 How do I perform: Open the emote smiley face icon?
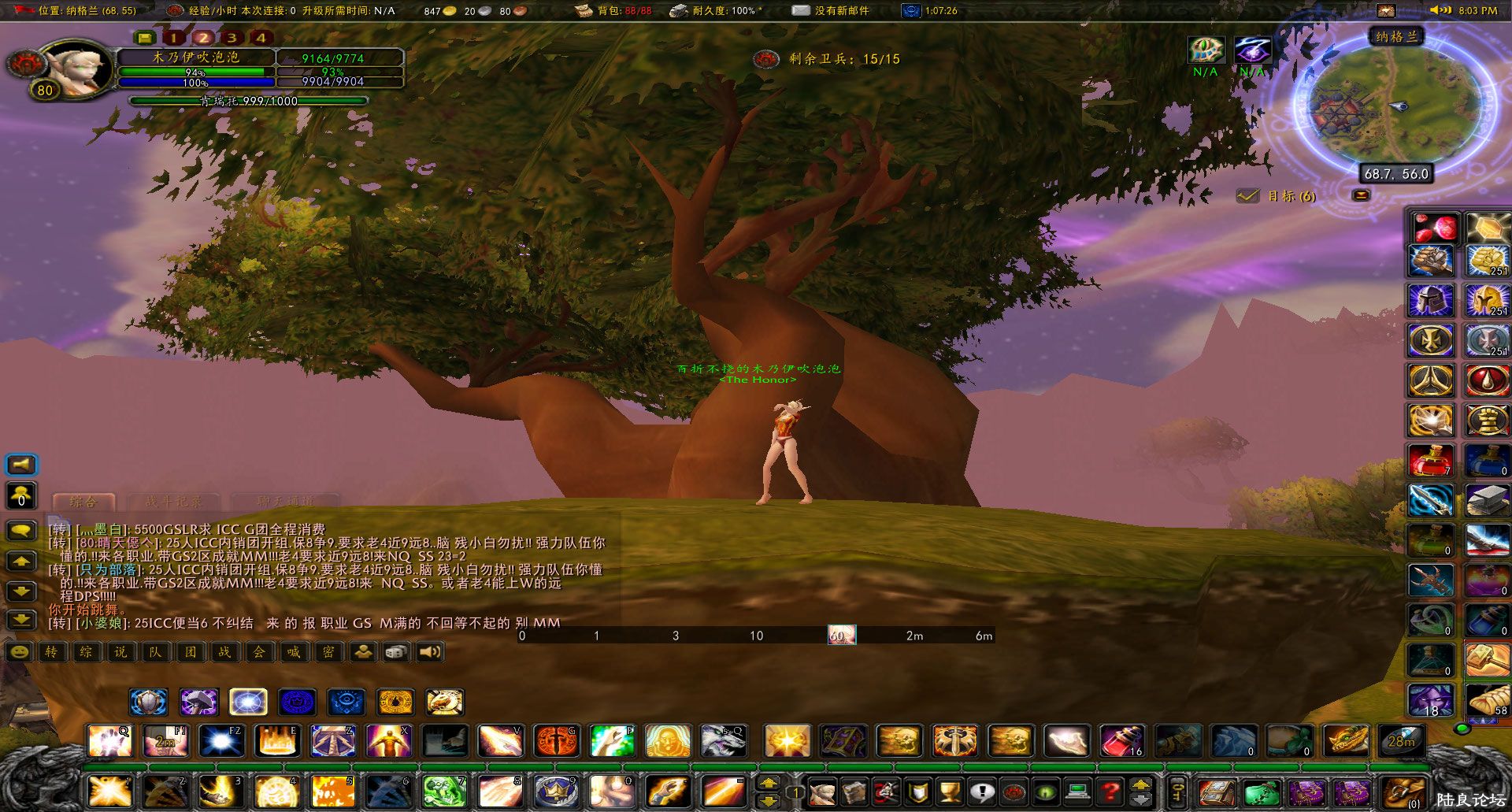(18, 651)
